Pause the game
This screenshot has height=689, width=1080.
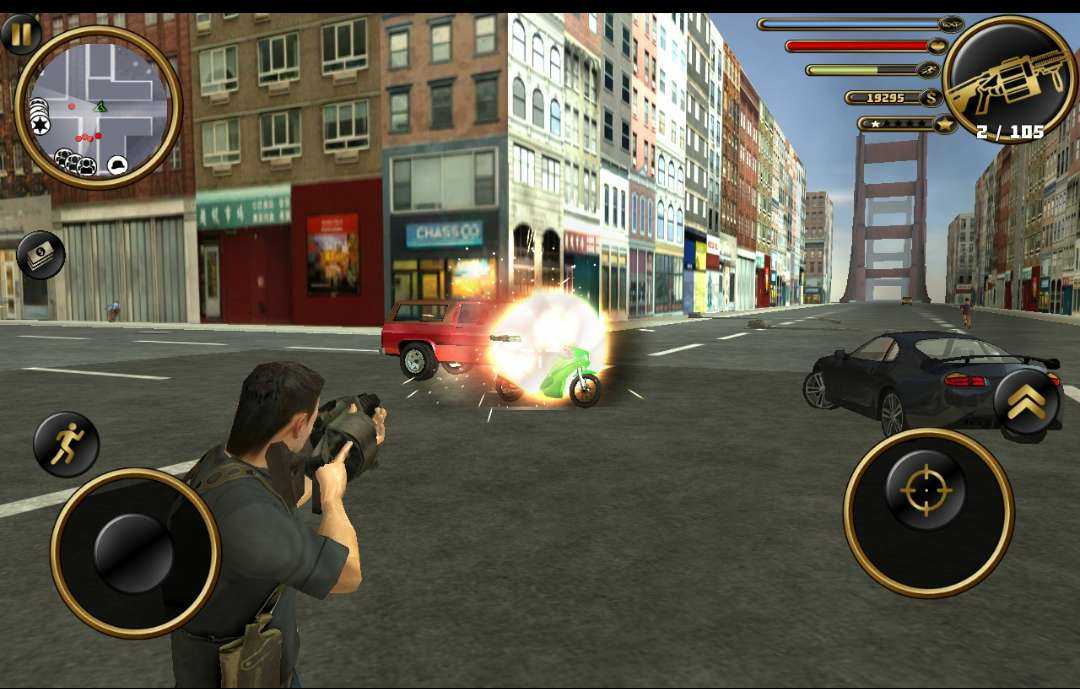click(21, 33)
